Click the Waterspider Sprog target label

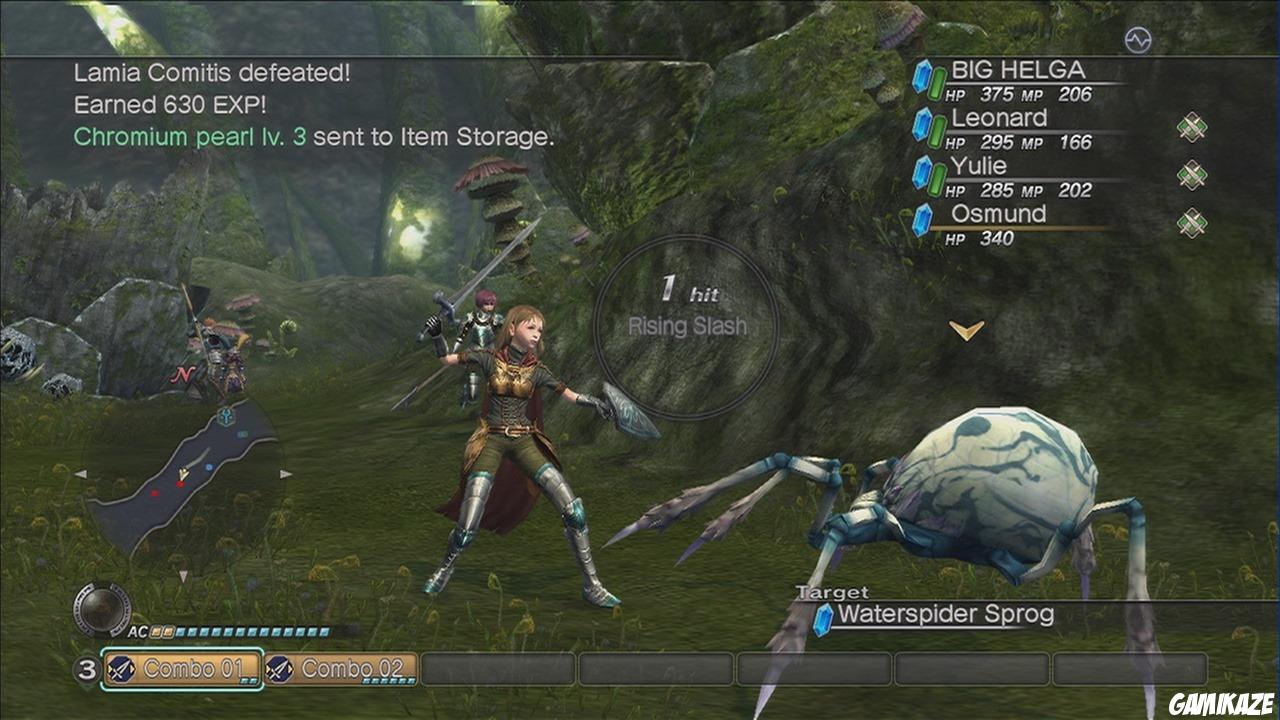945,614
